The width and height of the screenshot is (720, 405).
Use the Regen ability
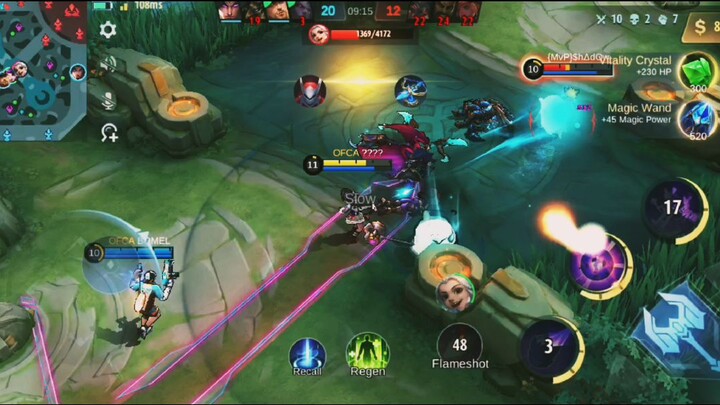click(367, 354)
